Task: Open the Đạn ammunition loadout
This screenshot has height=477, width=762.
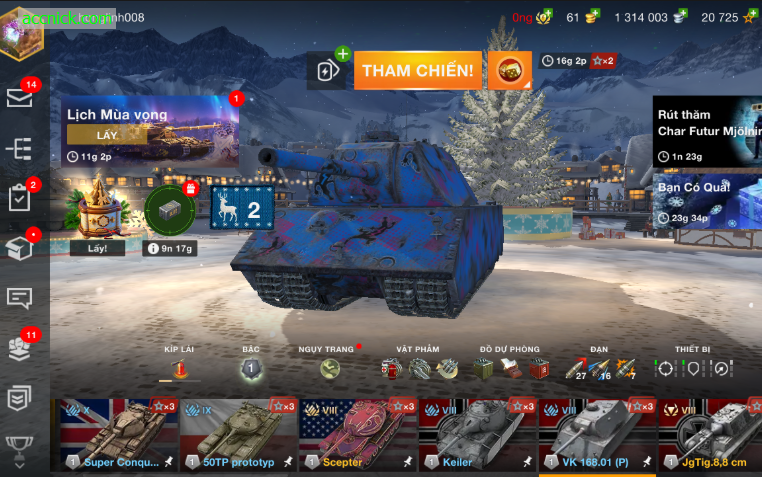Action: tap(599, 369)
